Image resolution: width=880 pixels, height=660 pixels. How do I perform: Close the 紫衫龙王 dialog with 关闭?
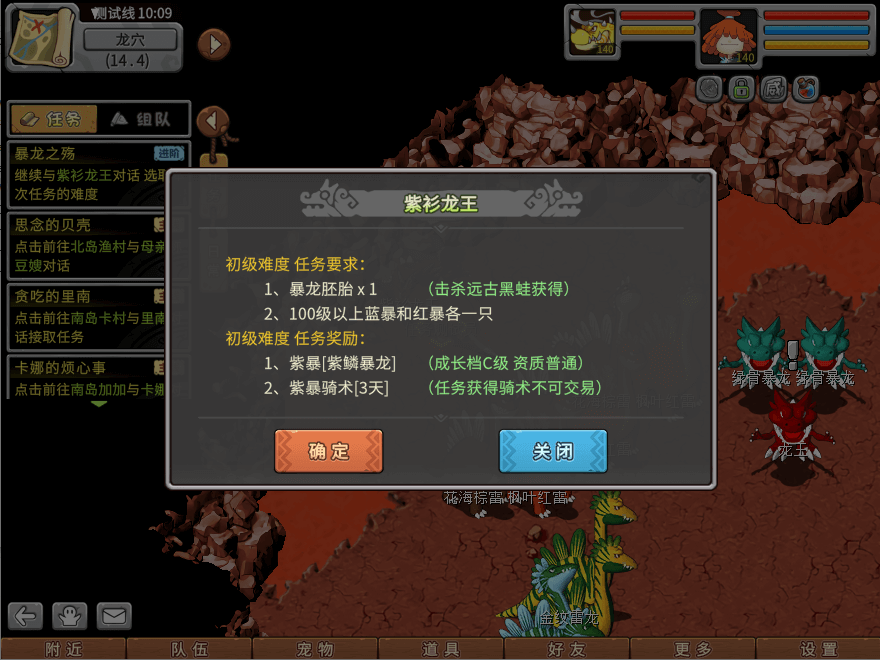click(553, 451)
